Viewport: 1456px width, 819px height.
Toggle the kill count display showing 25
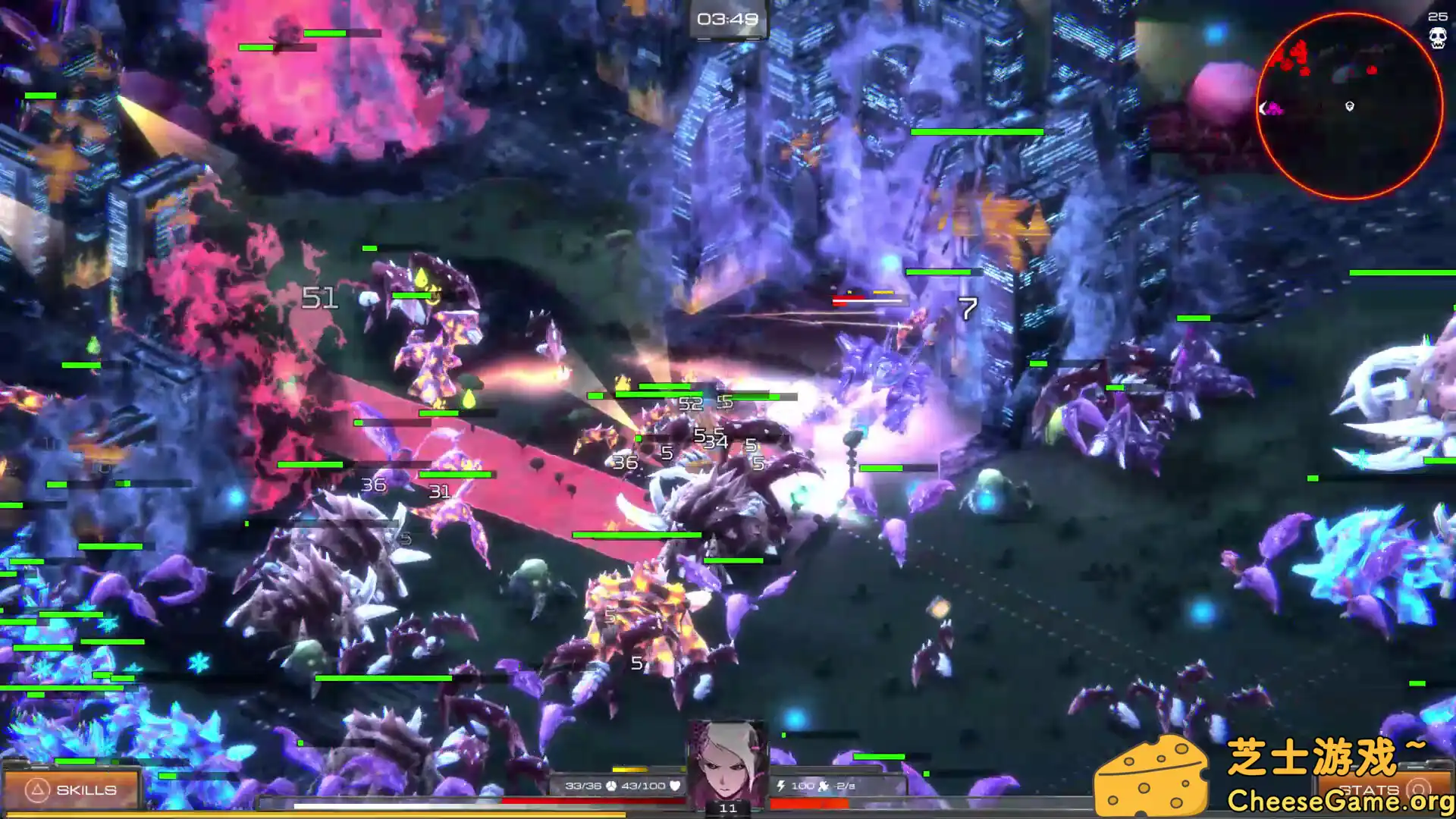[1439, 19]
